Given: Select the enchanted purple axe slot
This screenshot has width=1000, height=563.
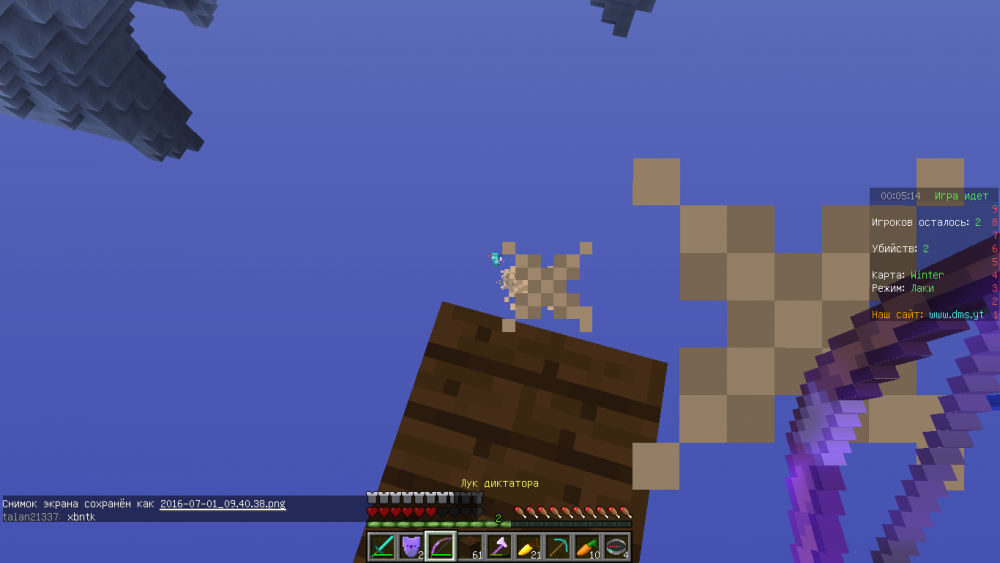Looking at the screenshot, I should (x=499, y=546).
